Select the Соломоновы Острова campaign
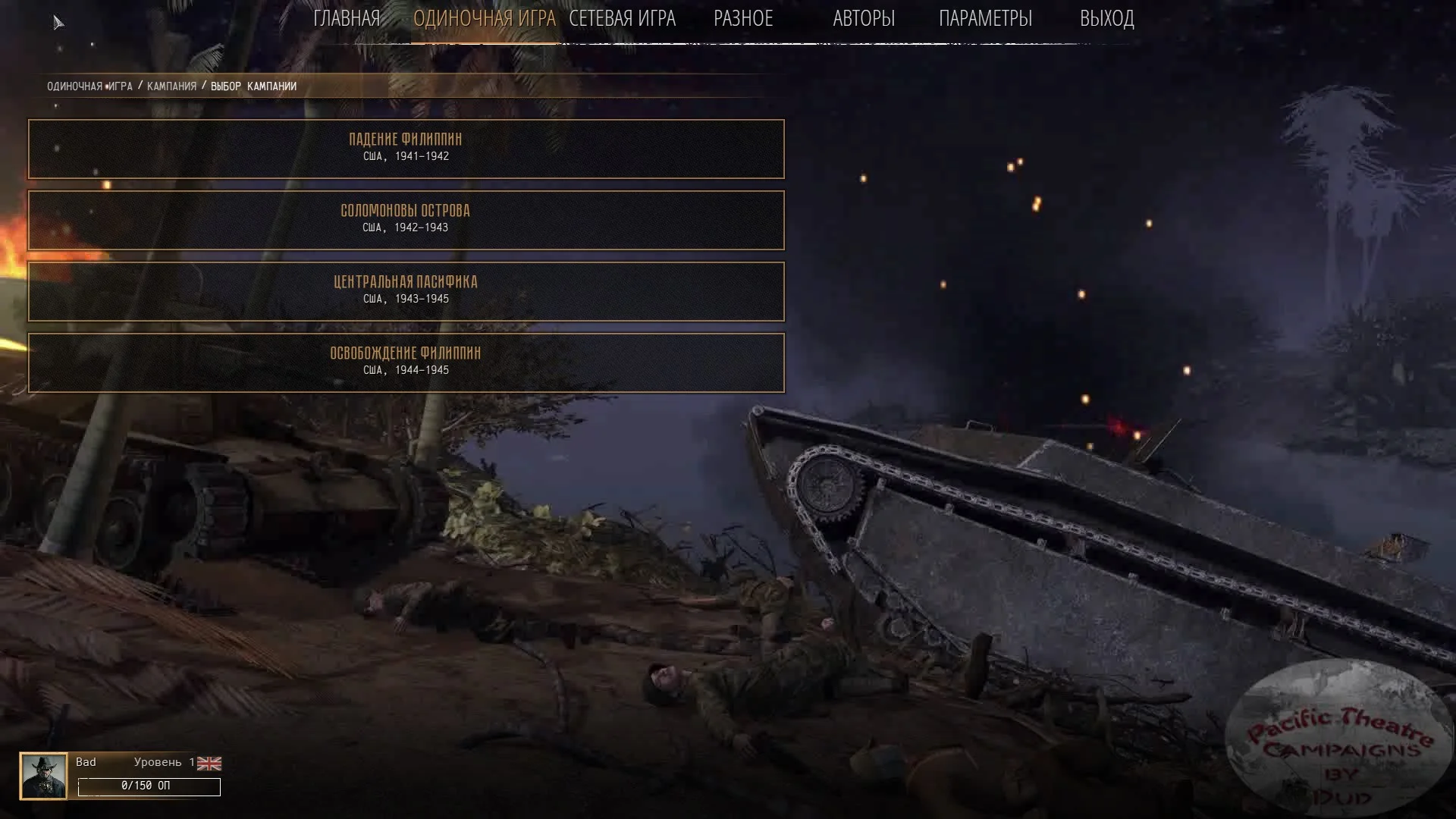This screenshot has width=1456, height=819. [406, 220]
